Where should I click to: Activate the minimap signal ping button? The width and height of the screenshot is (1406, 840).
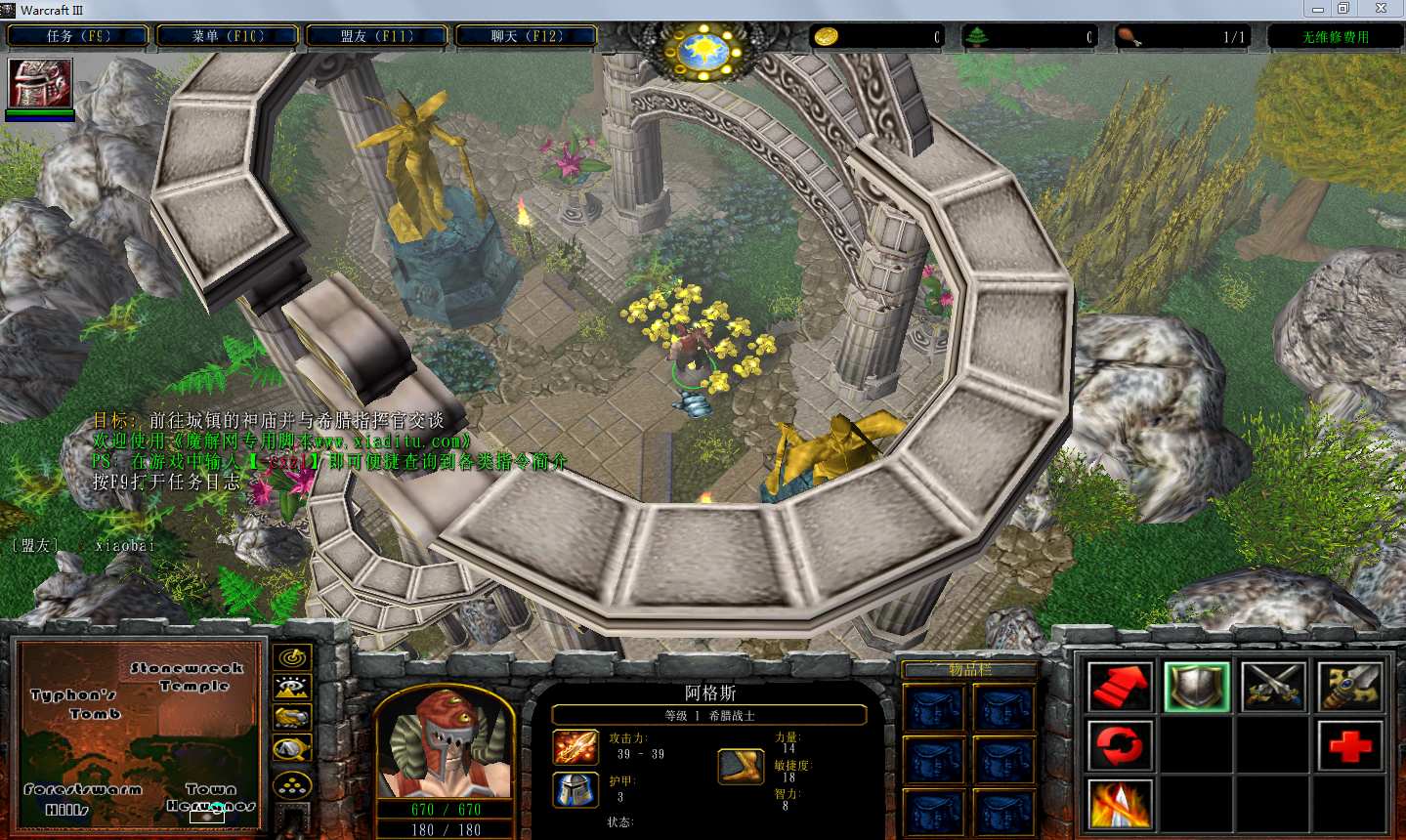tap(292, 657)
